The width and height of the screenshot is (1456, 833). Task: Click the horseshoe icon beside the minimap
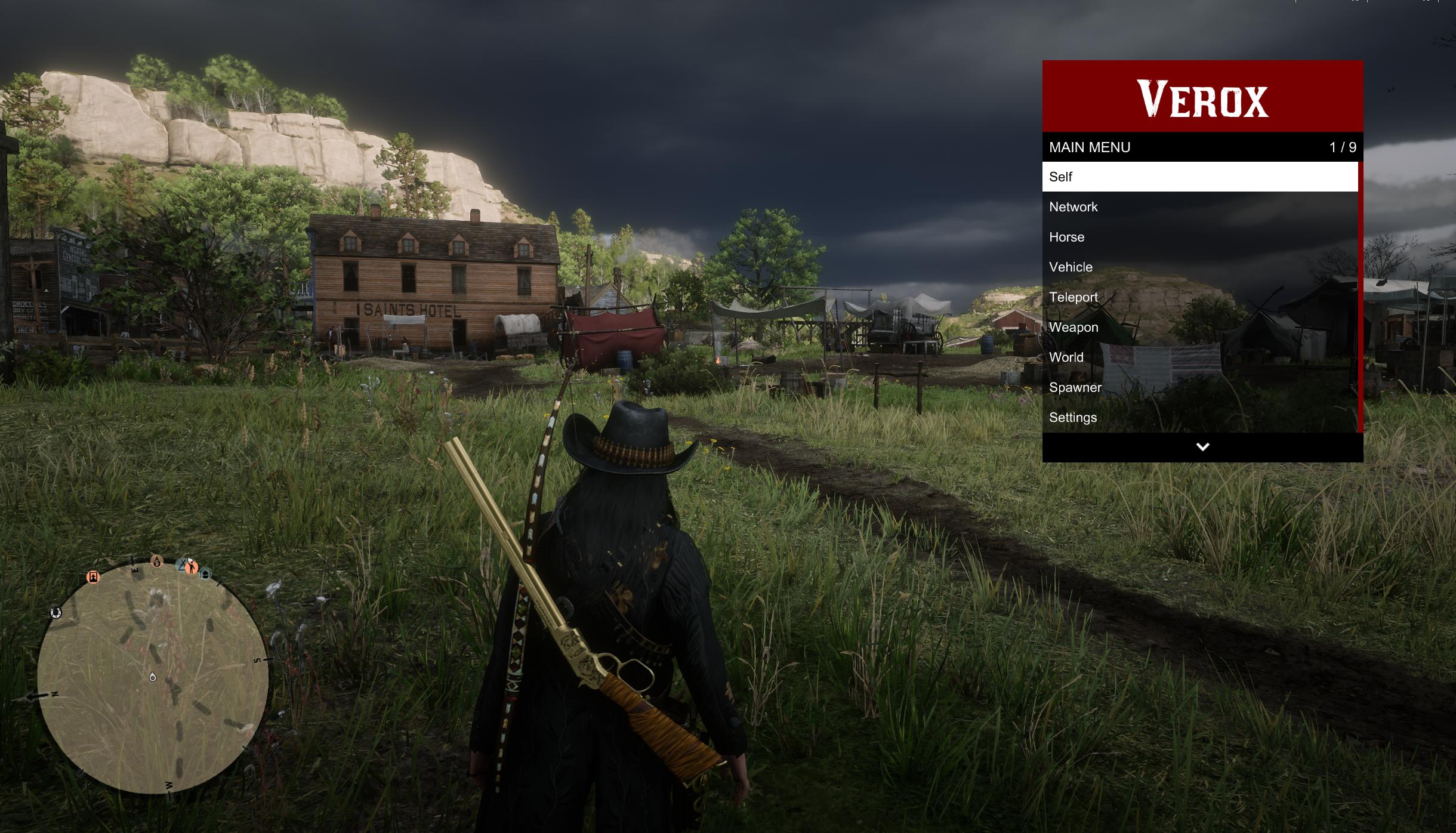pos(55,613)
